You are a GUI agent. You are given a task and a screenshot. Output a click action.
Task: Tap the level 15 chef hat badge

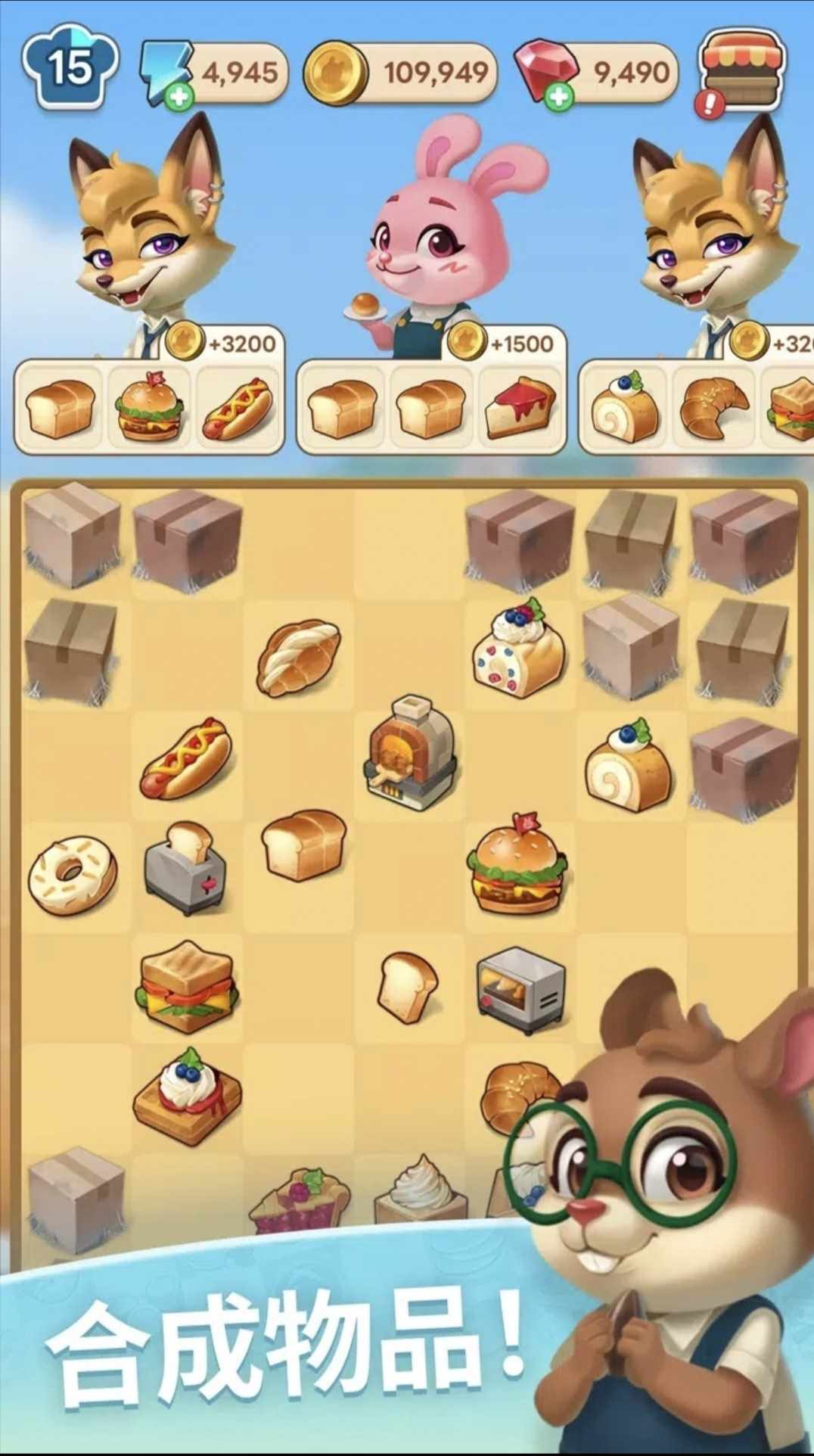(70, 67)
